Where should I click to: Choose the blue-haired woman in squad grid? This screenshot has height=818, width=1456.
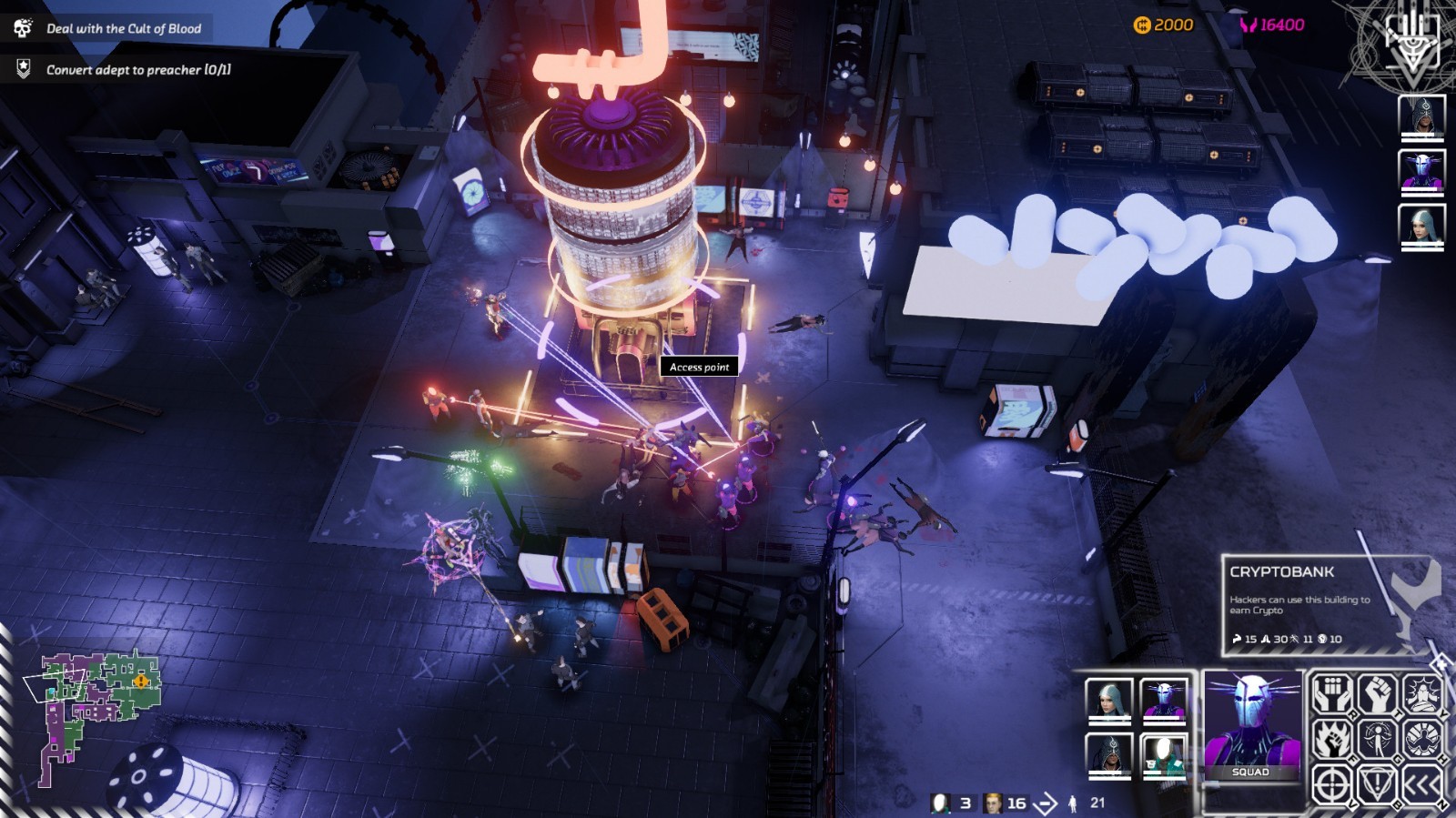tap(1109, 701)
